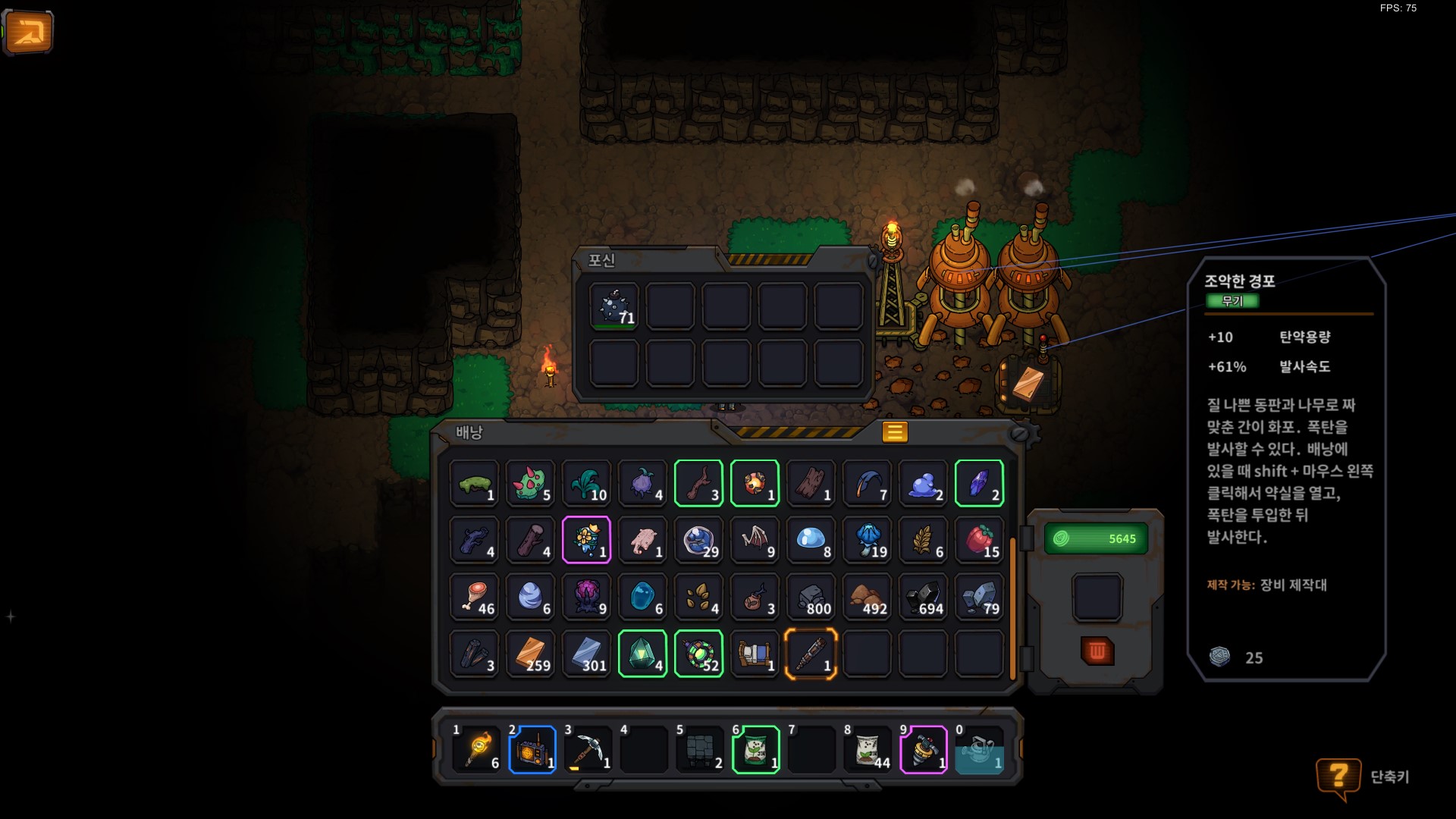Viewport: 1456px width, 819px height.
Task: Choose the stone stack of 800
Action: 810,598
